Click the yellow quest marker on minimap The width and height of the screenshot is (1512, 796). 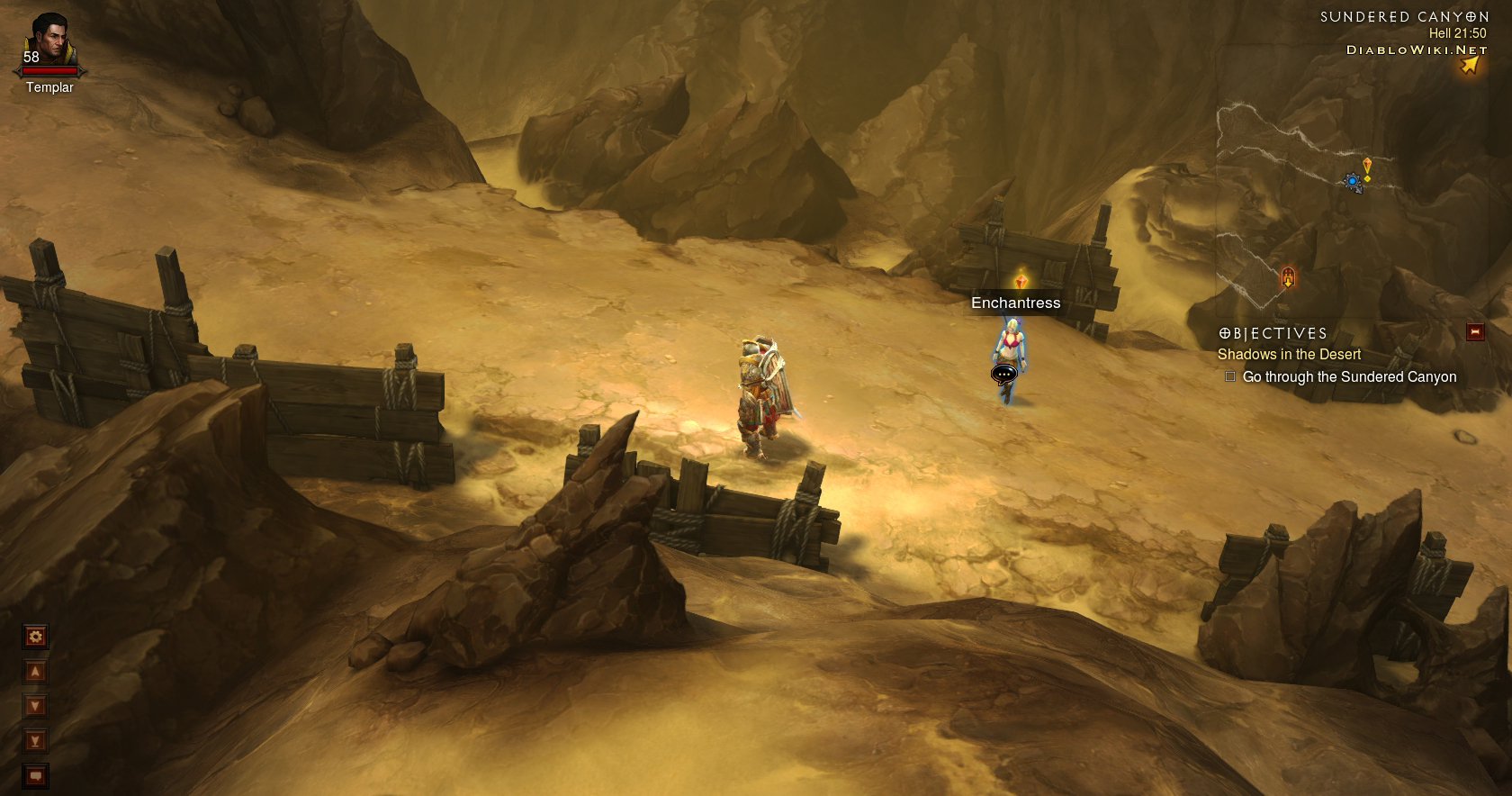[1367, 167]
